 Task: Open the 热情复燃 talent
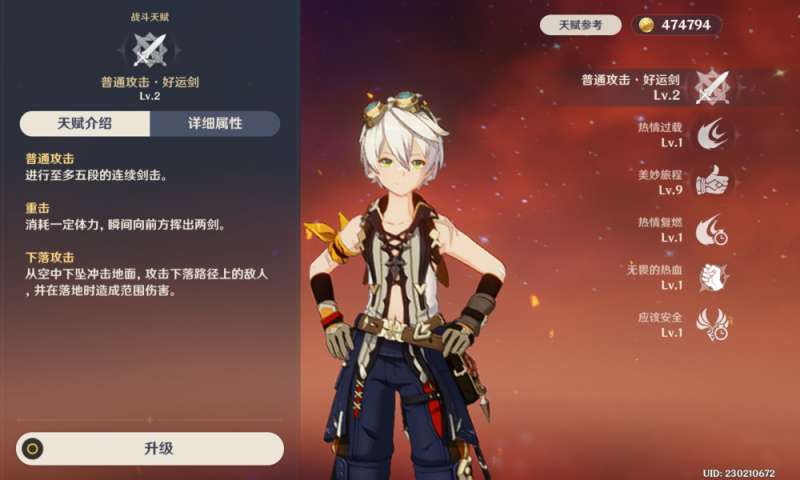click(715, 229)
